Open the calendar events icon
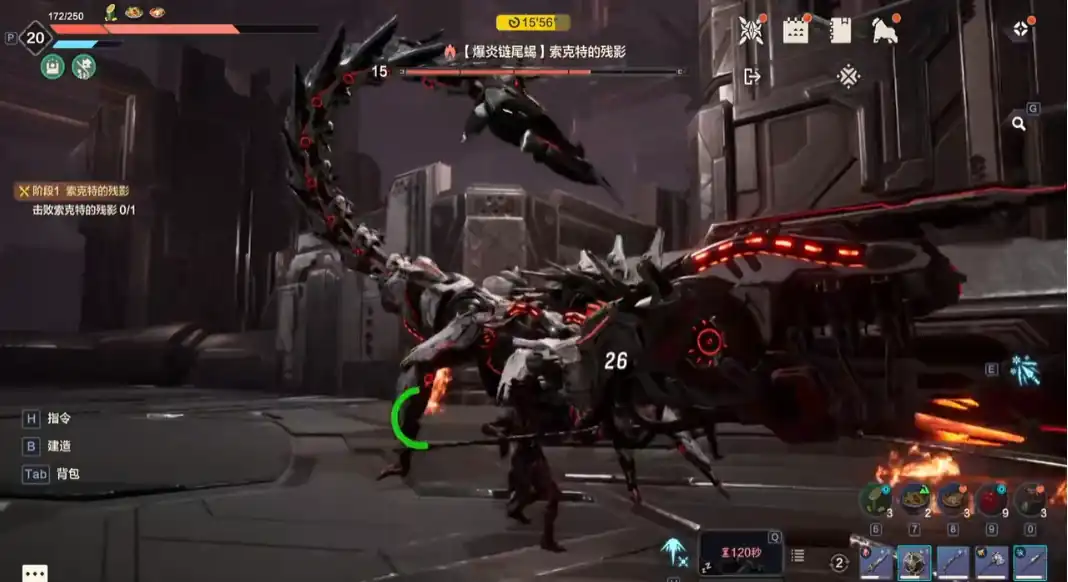This screenshot has width=1068, height=582. 795,30
